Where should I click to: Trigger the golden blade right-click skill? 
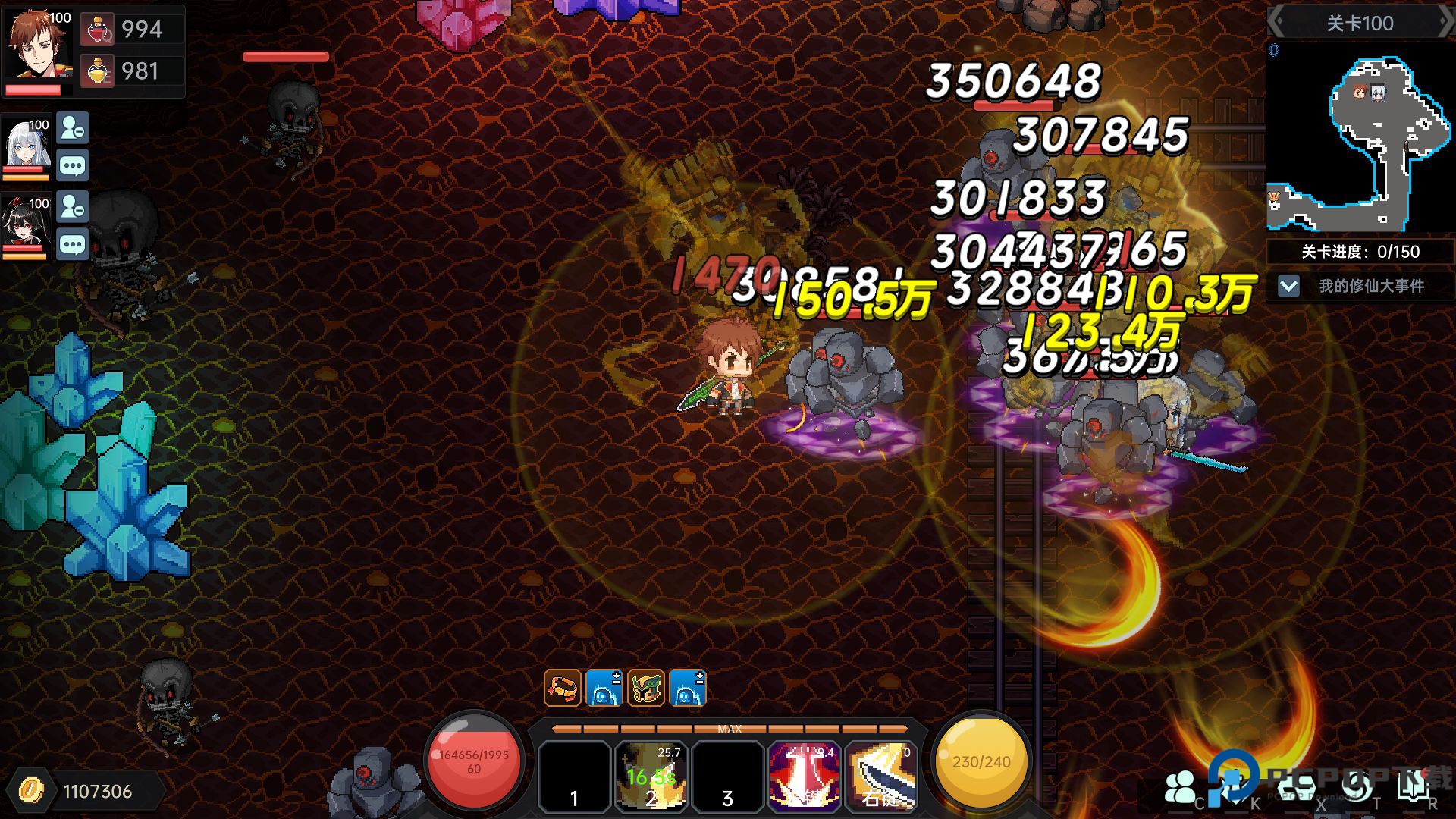tap(881, 777)
